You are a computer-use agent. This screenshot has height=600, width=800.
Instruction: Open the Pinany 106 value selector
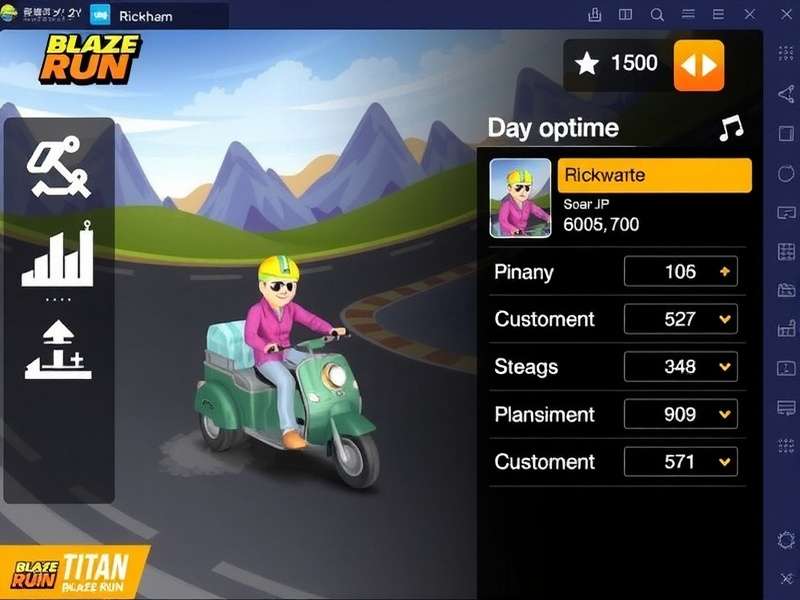click(681, 272)
